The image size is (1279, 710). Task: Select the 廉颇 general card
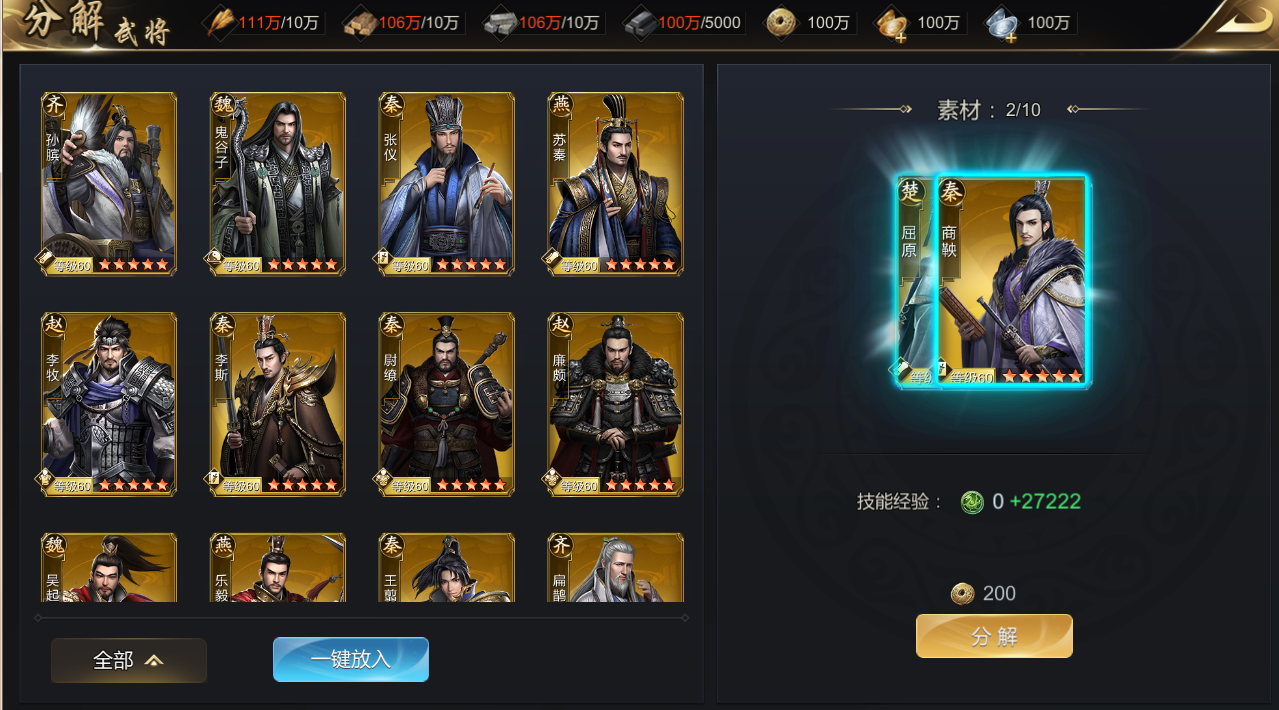(x=616, y=404)
